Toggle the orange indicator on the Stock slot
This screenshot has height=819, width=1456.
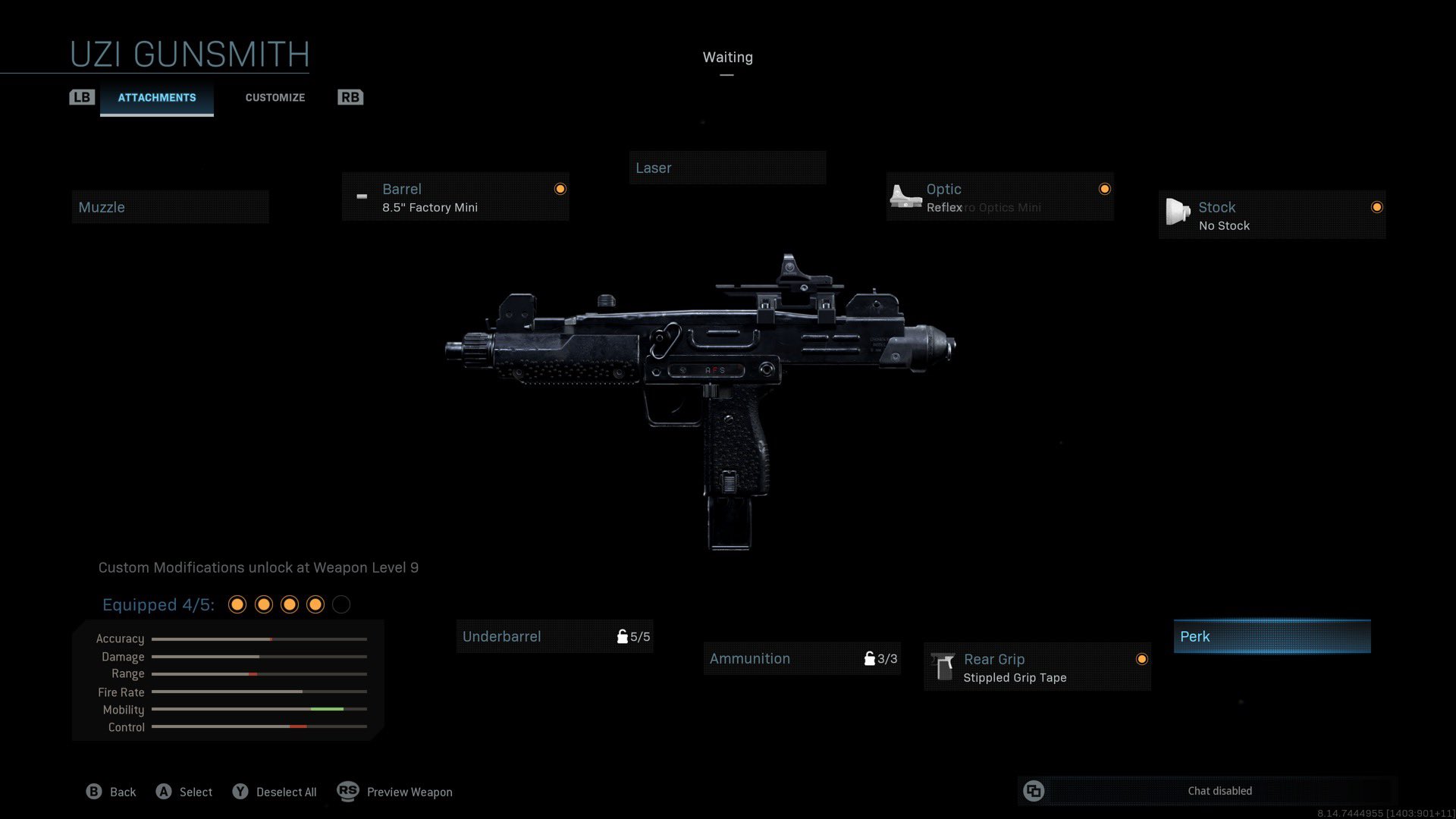[x=1376, y=206]
